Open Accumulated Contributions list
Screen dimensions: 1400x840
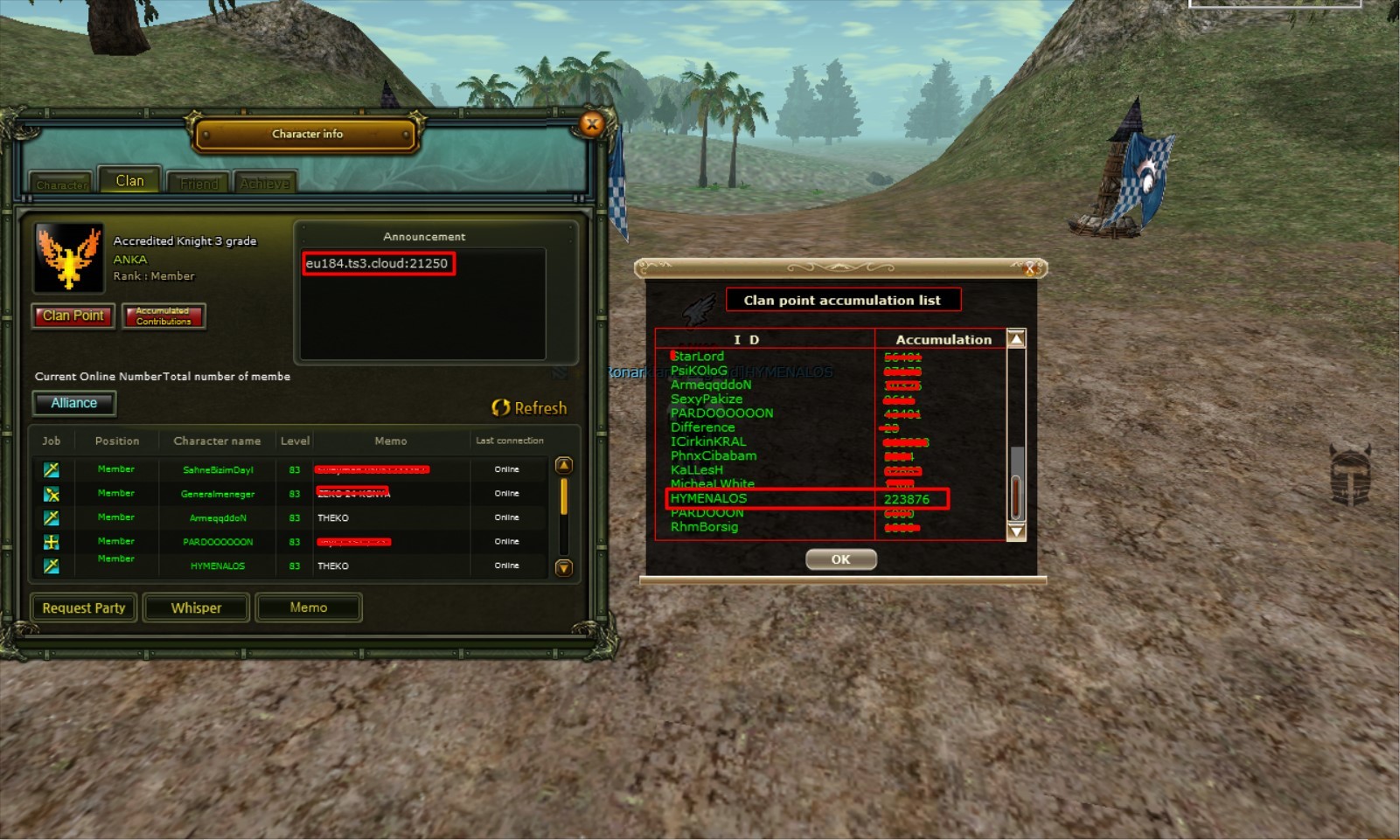pyautogui.click(x=164, y=316)
